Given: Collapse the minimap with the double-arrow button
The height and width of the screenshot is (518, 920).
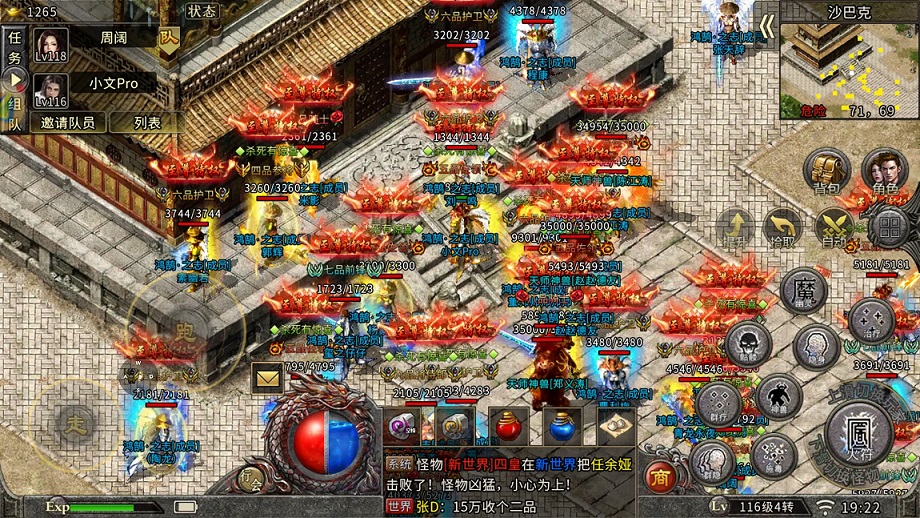Looking at the screenshot, I should click(766, 25).
